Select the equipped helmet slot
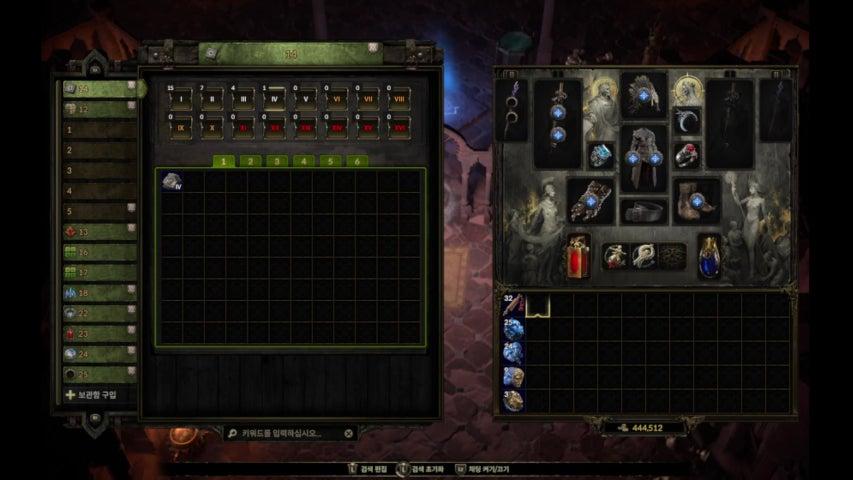 pyautogui.click(x=644, y=95)
